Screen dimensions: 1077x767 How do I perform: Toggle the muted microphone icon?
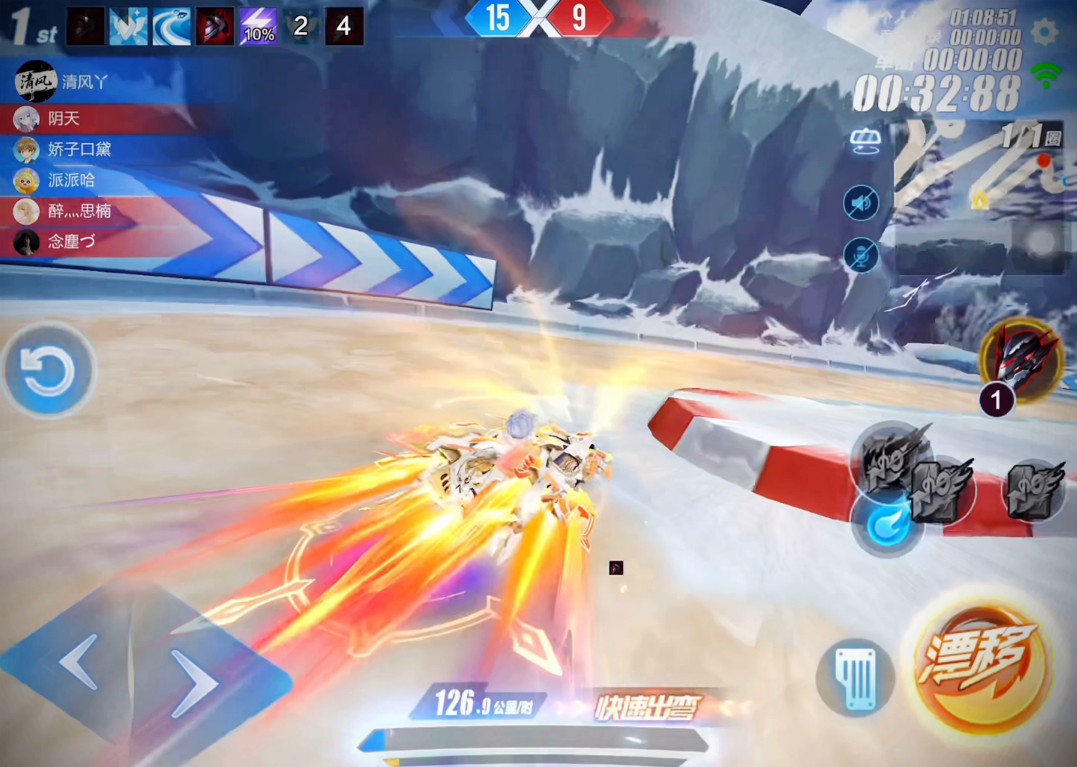pyautogui.click(x=861, y=255)
